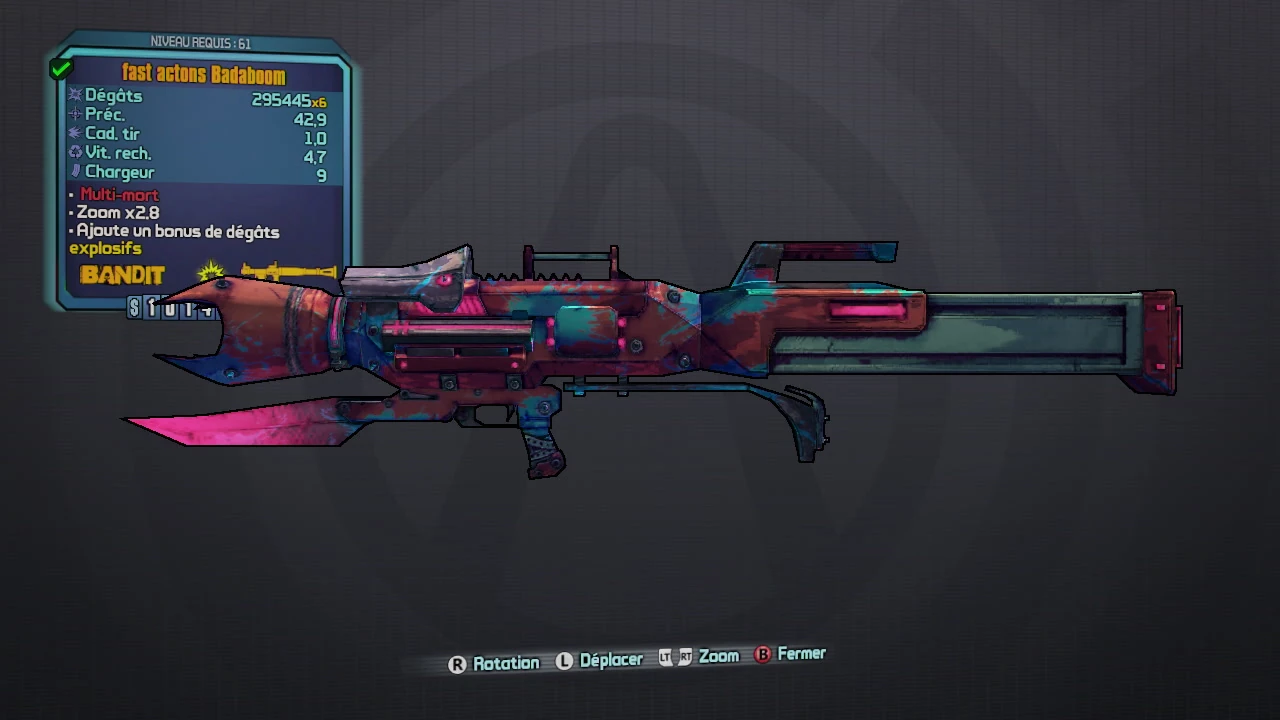Select the Chargeur magazine icon
1280x720 pixels.
(x=75, y=172)
